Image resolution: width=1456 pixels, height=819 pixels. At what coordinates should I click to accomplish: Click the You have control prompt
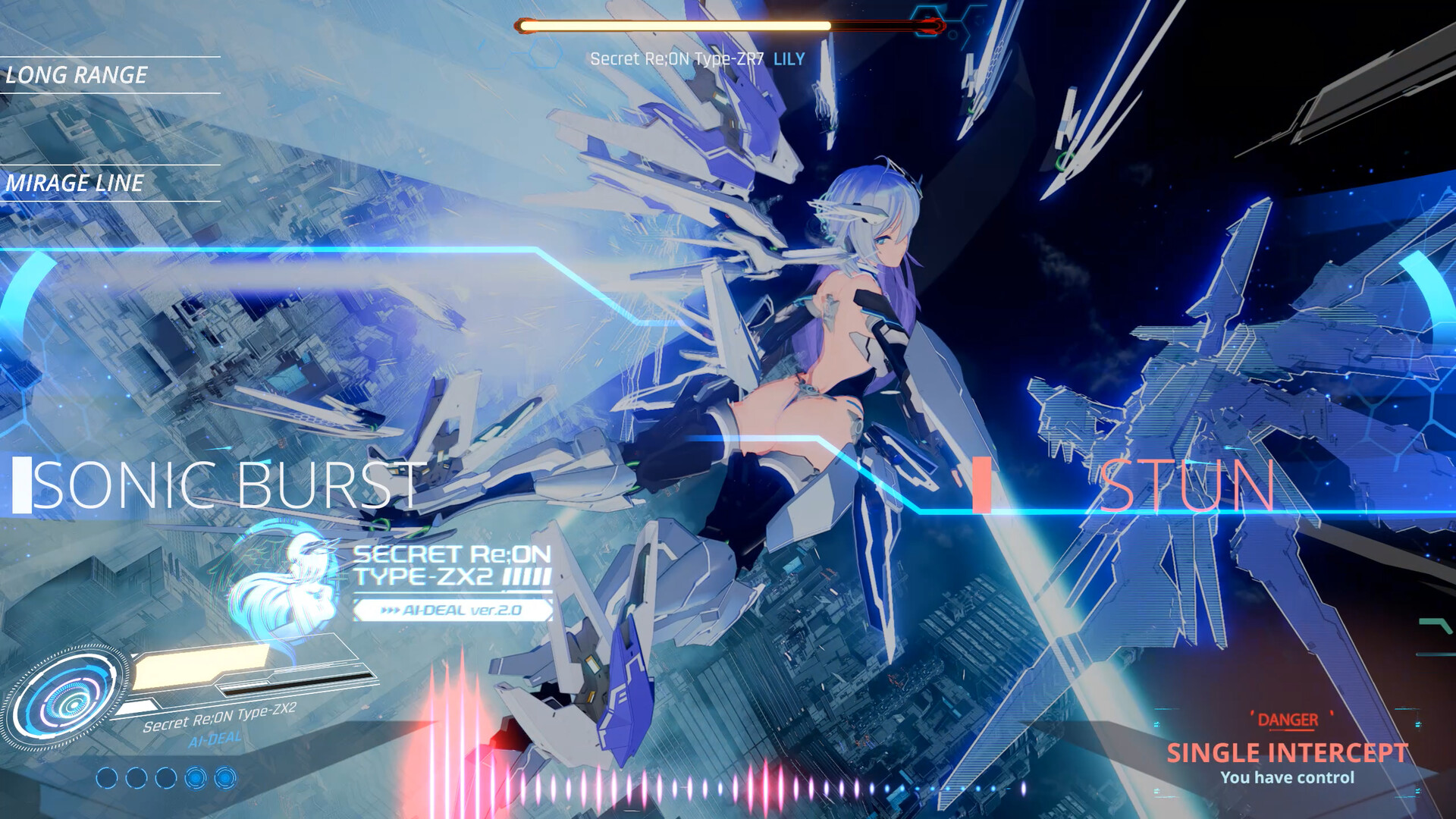click(1288, 778)
